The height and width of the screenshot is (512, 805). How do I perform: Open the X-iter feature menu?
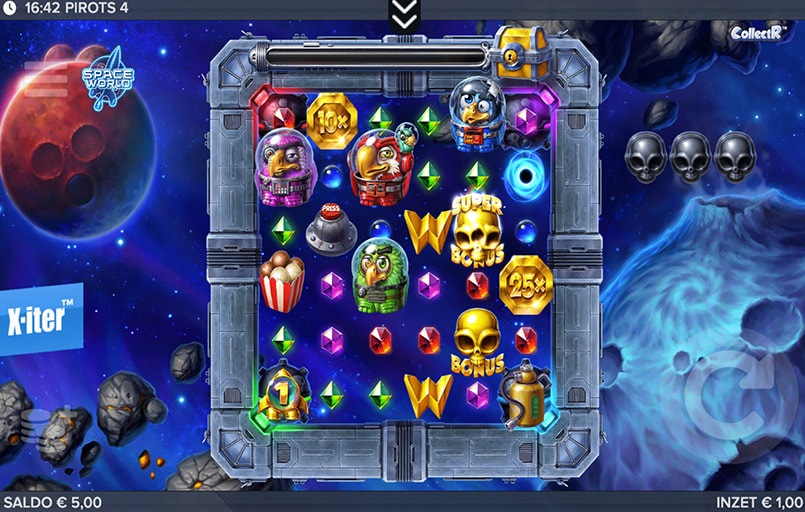click(x=41, y=318)
